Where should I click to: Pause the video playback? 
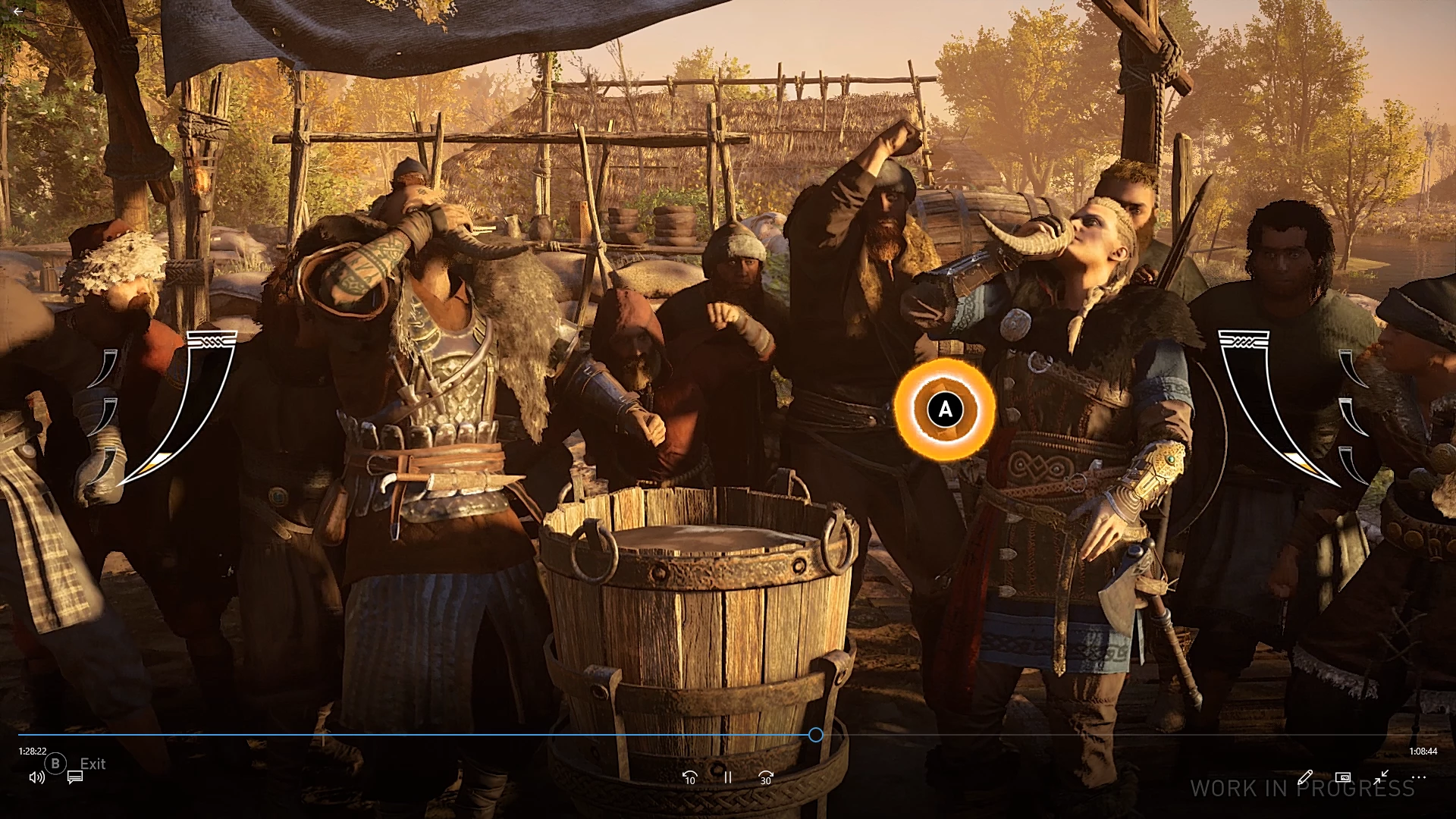tap(728, 777)
